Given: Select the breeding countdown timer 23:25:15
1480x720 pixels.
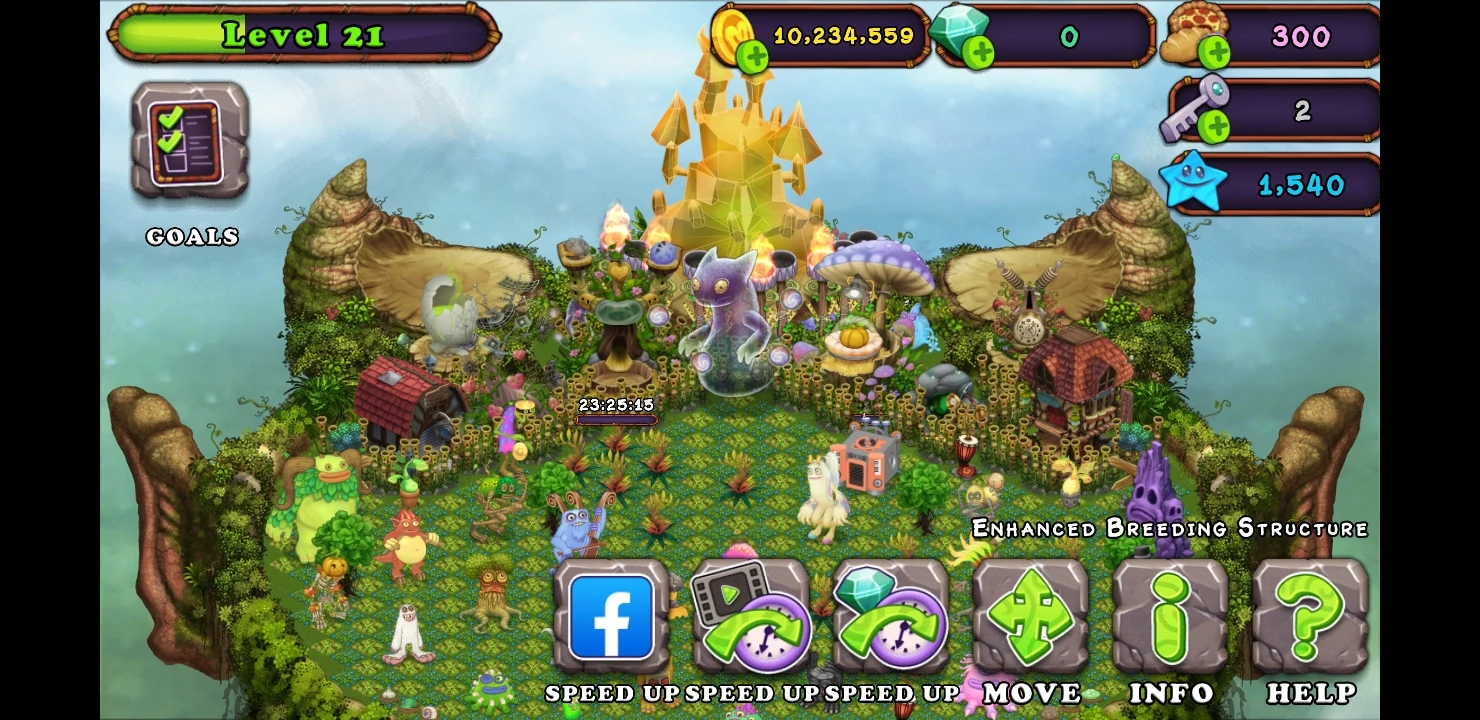Looking at the screenshot, I should [x=617, y=405].
